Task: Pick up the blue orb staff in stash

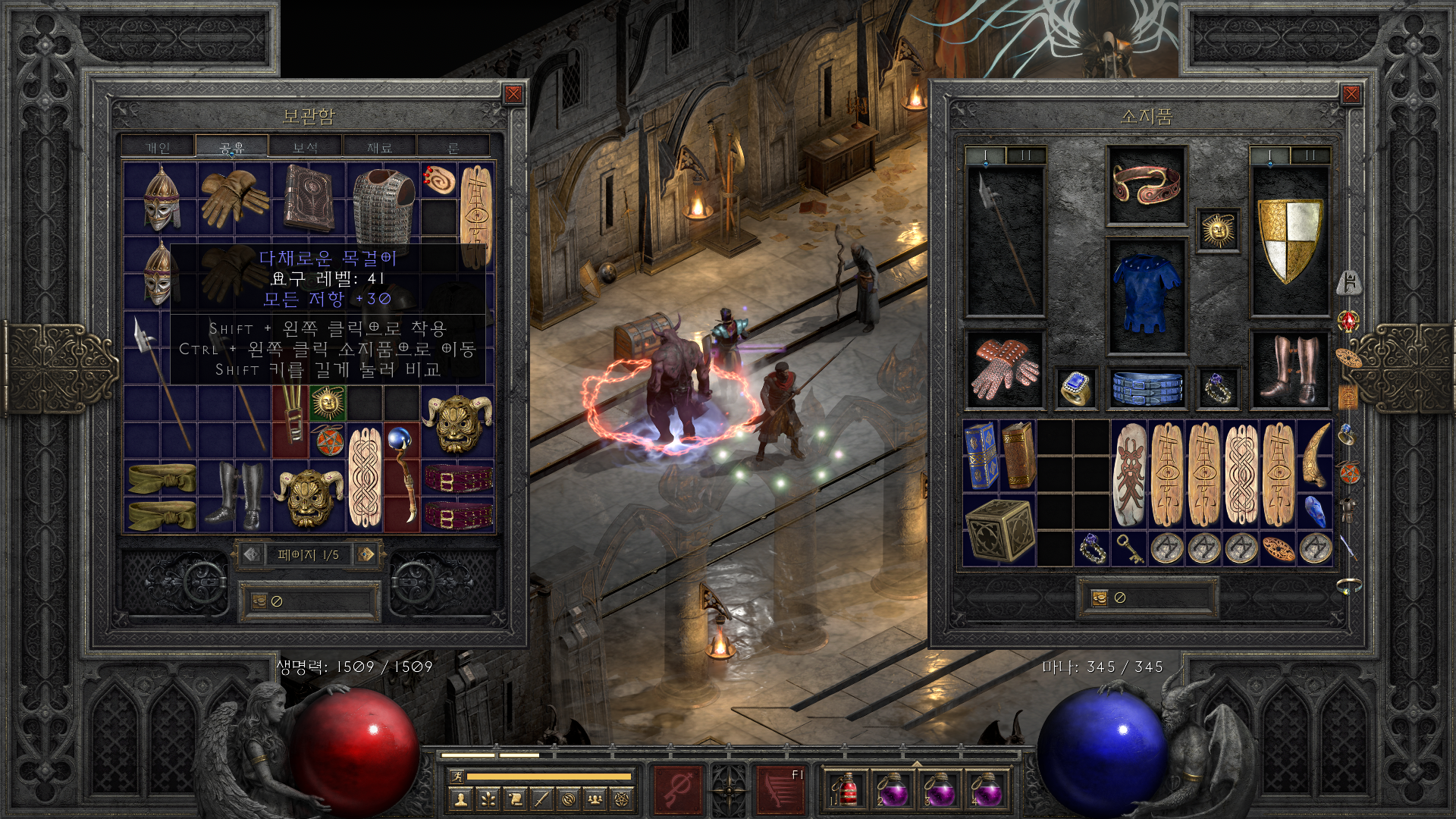Action: [401, 475]
